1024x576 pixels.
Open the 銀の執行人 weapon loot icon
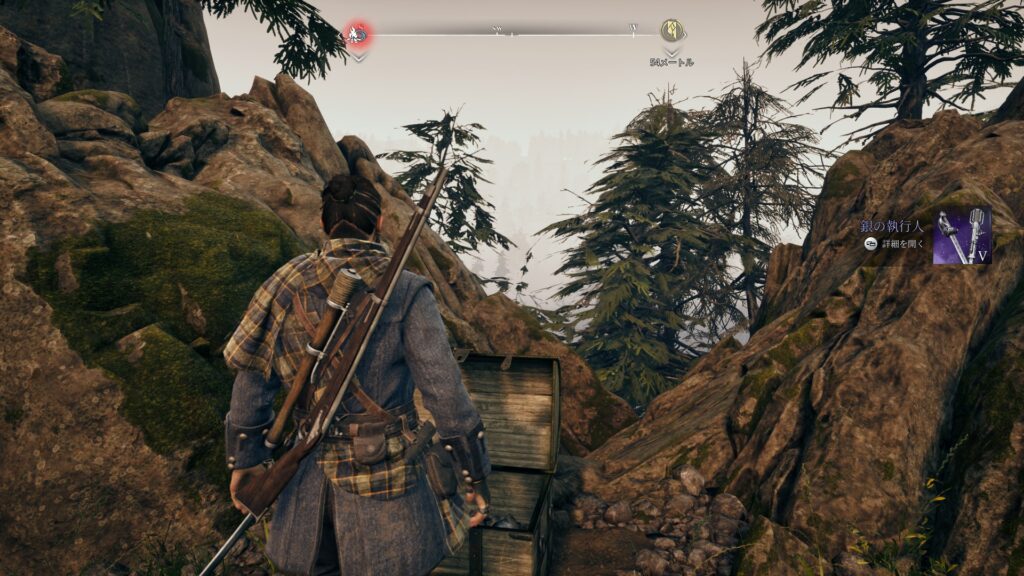[x=962, y=236]
